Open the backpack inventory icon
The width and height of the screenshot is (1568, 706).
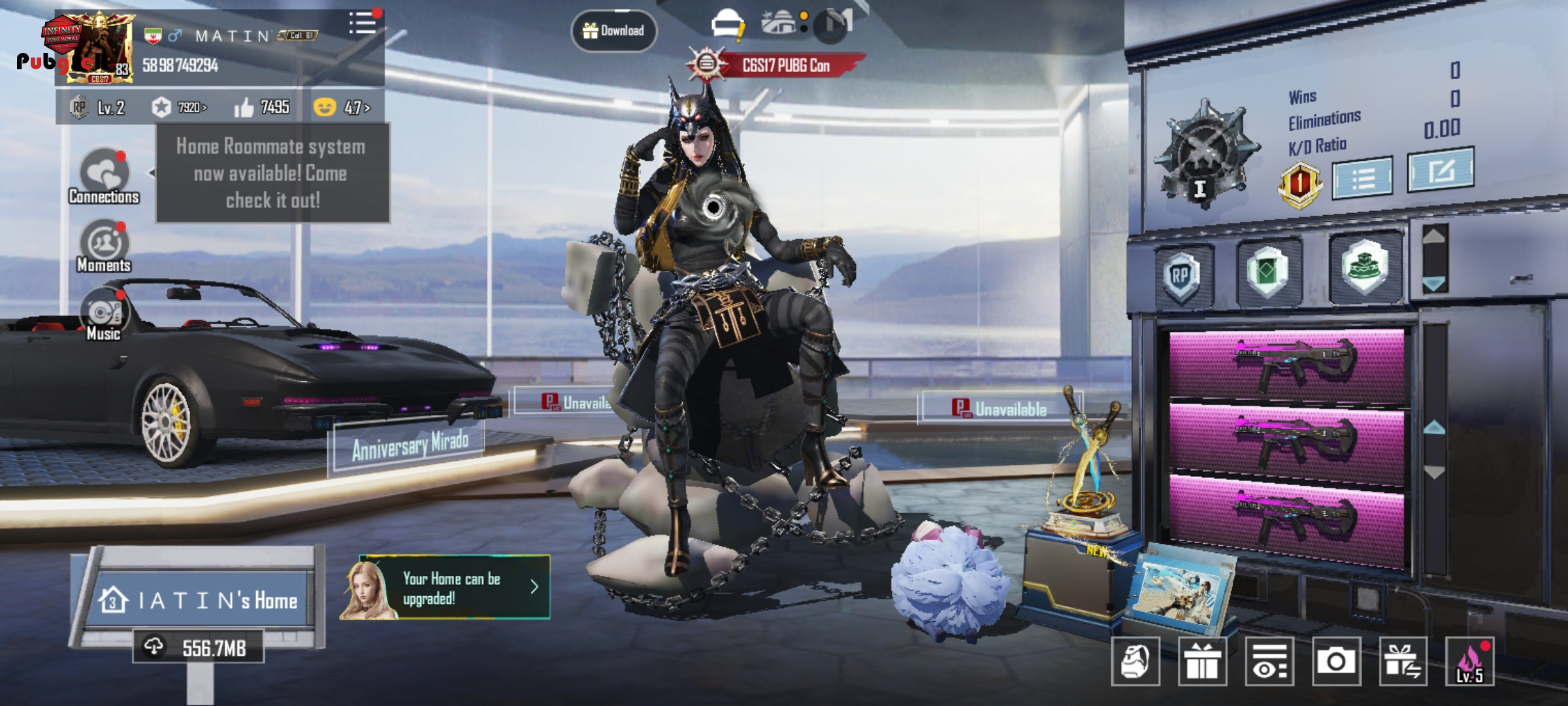1135,662
